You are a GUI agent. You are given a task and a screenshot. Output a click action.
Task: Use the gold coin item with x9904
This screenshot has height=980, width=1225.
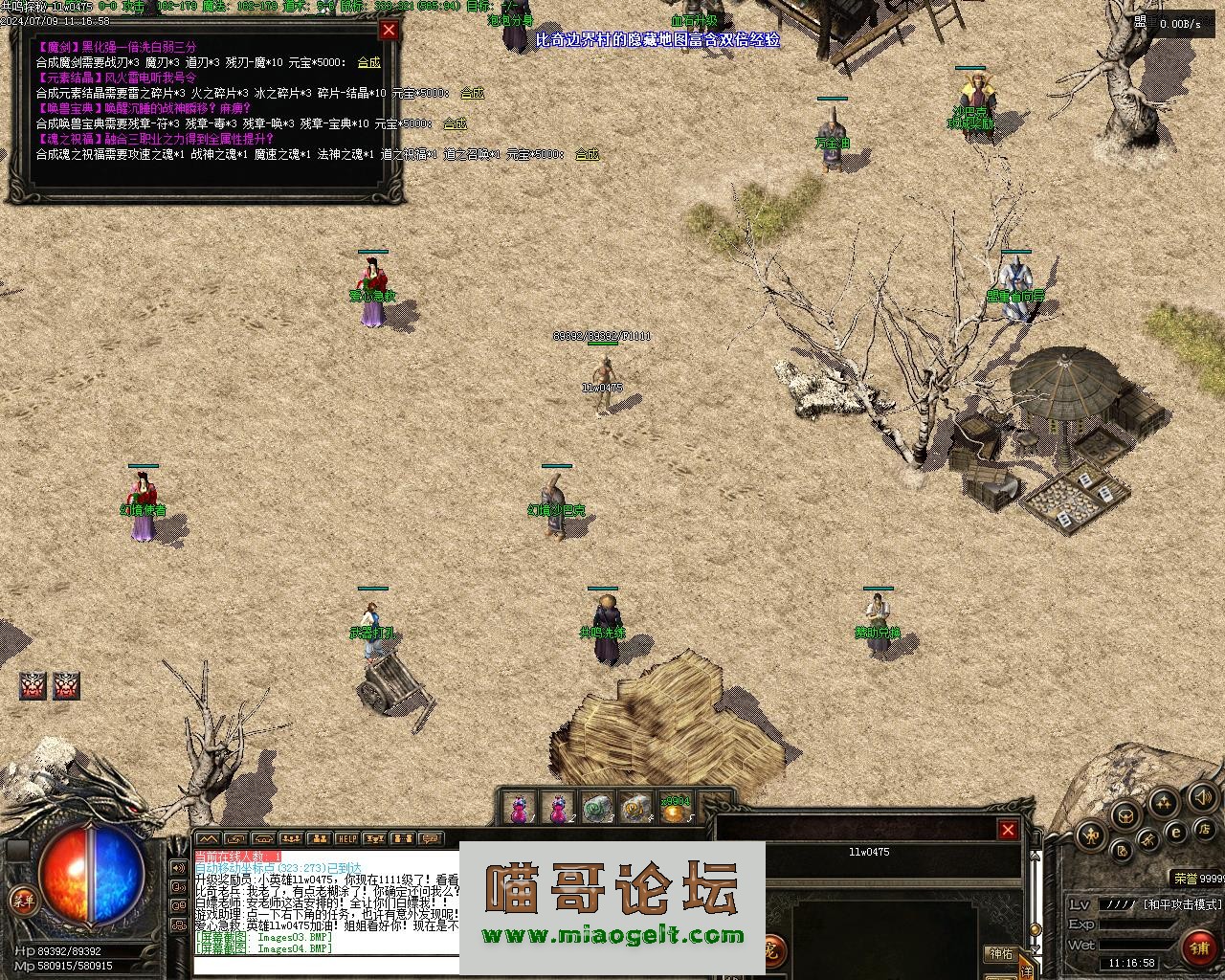coord(675,810)
